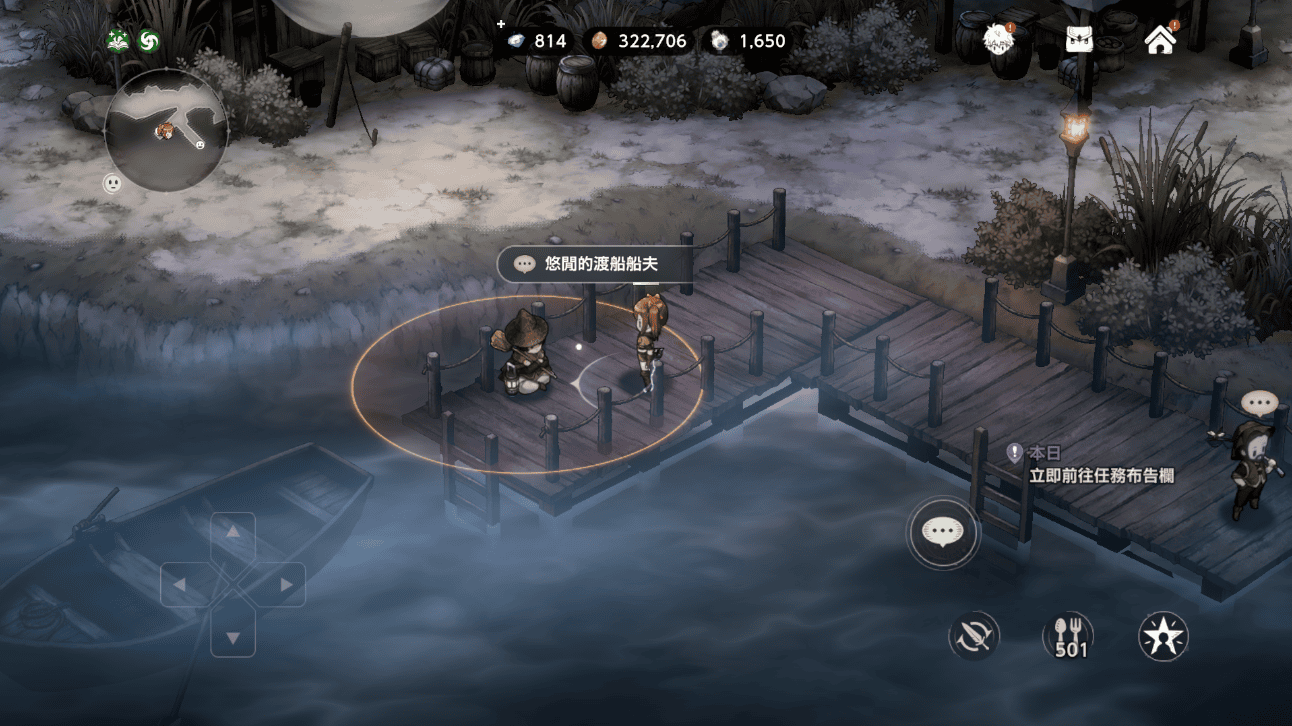Tap the green sparkling book buff icon
This screenshot has height=726, width=1292.
(119, 41)
